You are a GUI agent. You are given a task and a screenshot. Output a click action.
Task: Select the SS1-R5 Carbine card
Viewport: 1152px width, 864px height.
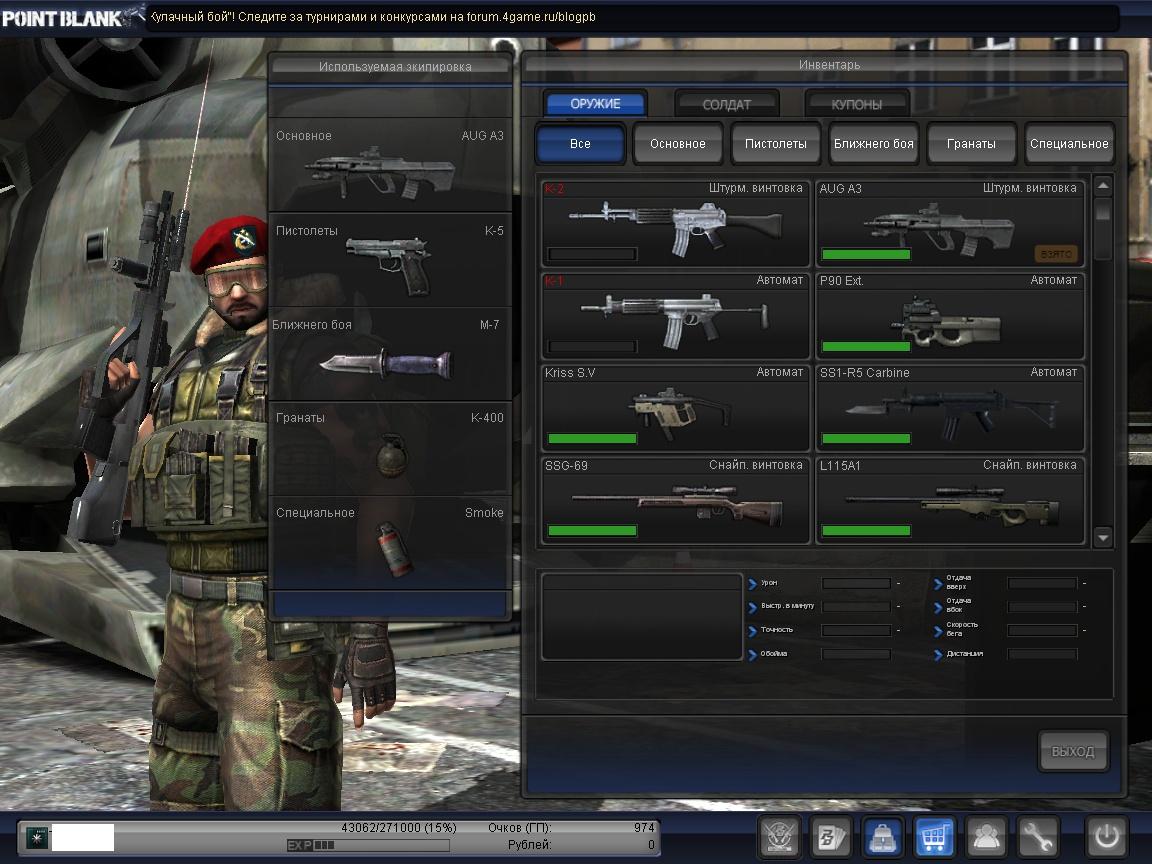click(x=950, y=408)
